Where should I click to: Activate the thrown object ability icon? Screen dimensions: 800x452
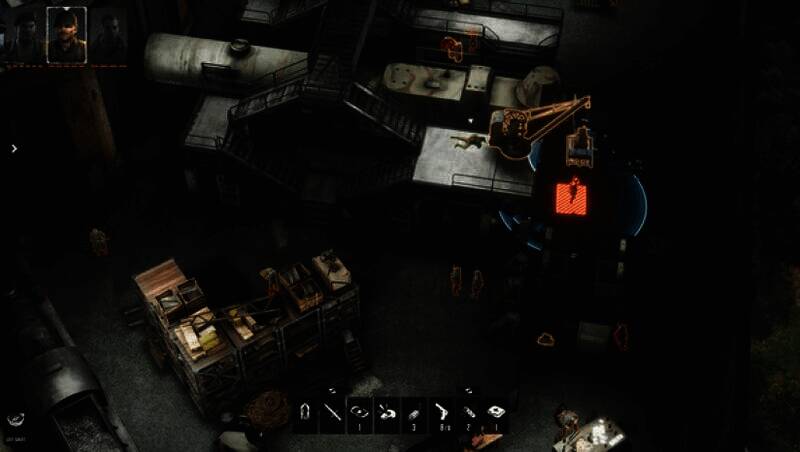386,411
